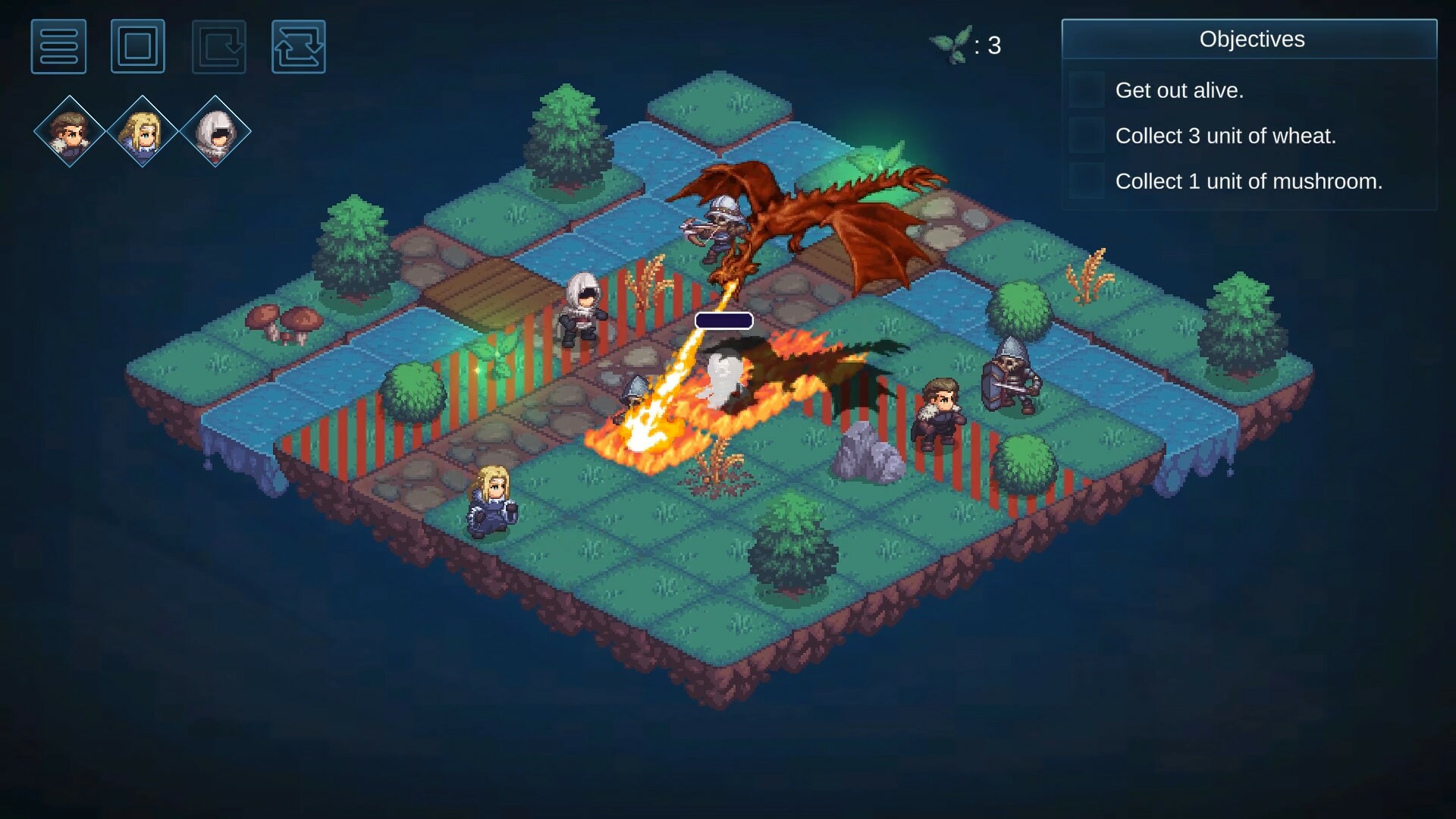Image resolution: width=1456 pixels, height=819 pixels.
Task: Click the dragon's health bar
Action: (724, 320)
